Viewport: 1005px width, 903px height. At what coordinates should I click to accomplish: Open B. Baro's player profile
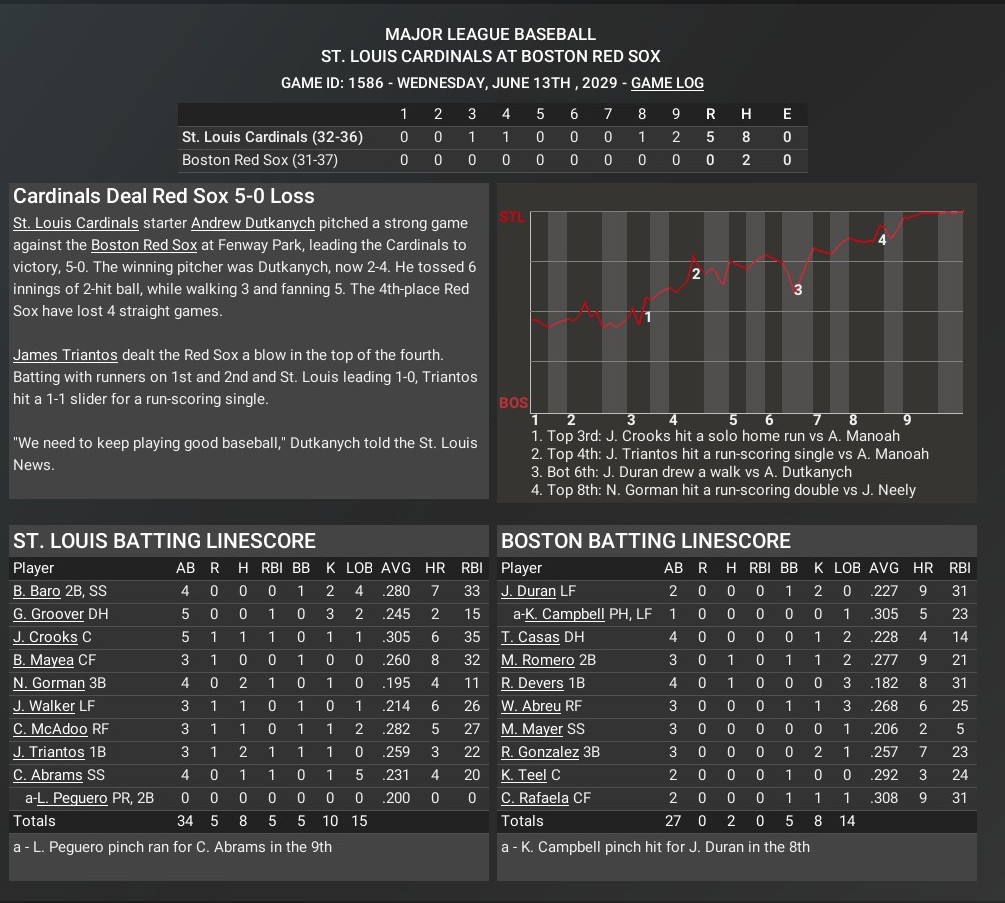click(x=36, y=591)
